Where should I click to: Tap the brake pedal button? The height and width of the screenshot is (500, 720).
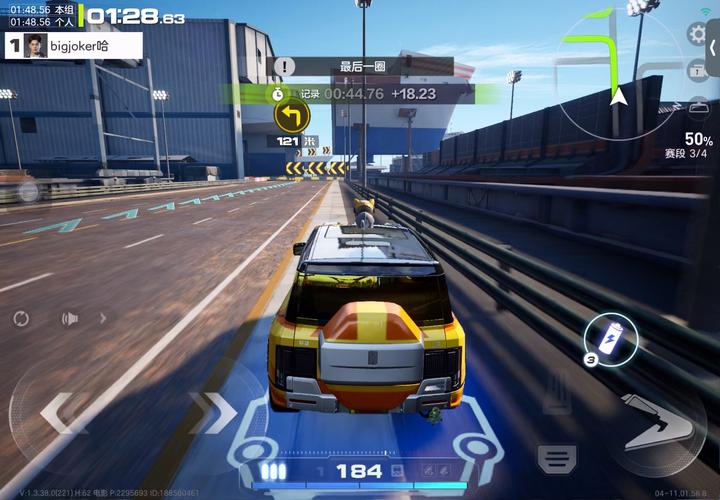pos(557,458)
